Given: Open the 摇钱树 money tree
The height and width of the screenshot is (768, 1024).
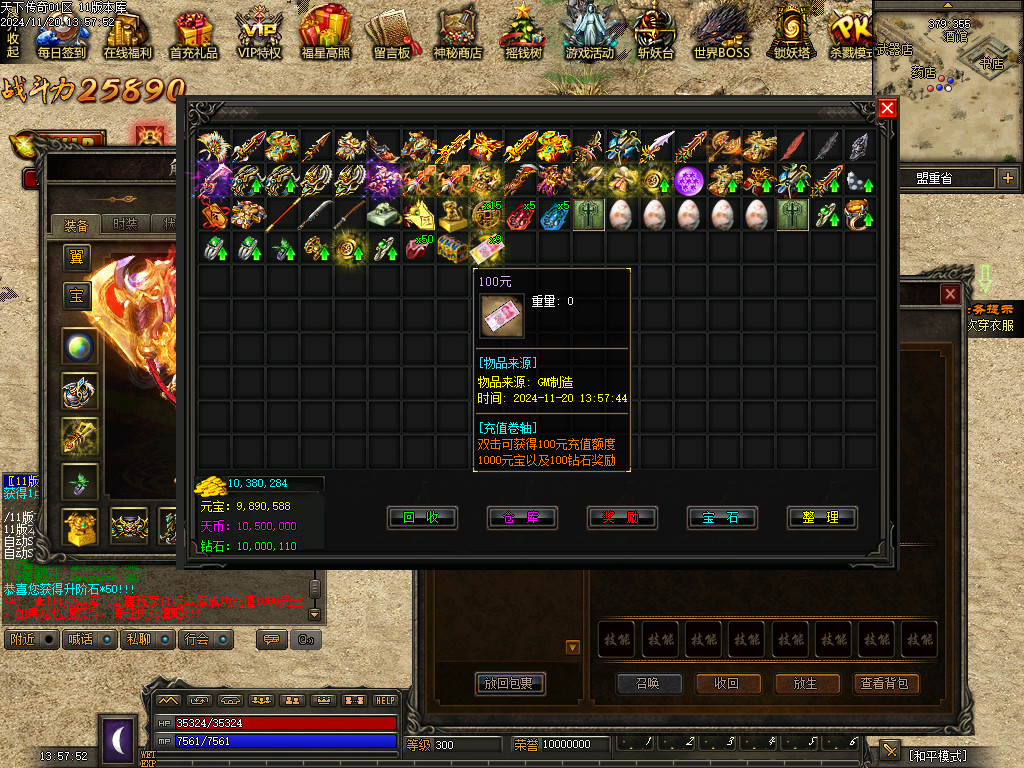Looking at the screenshot, I should pyautogui.click(x=522, y=33).
